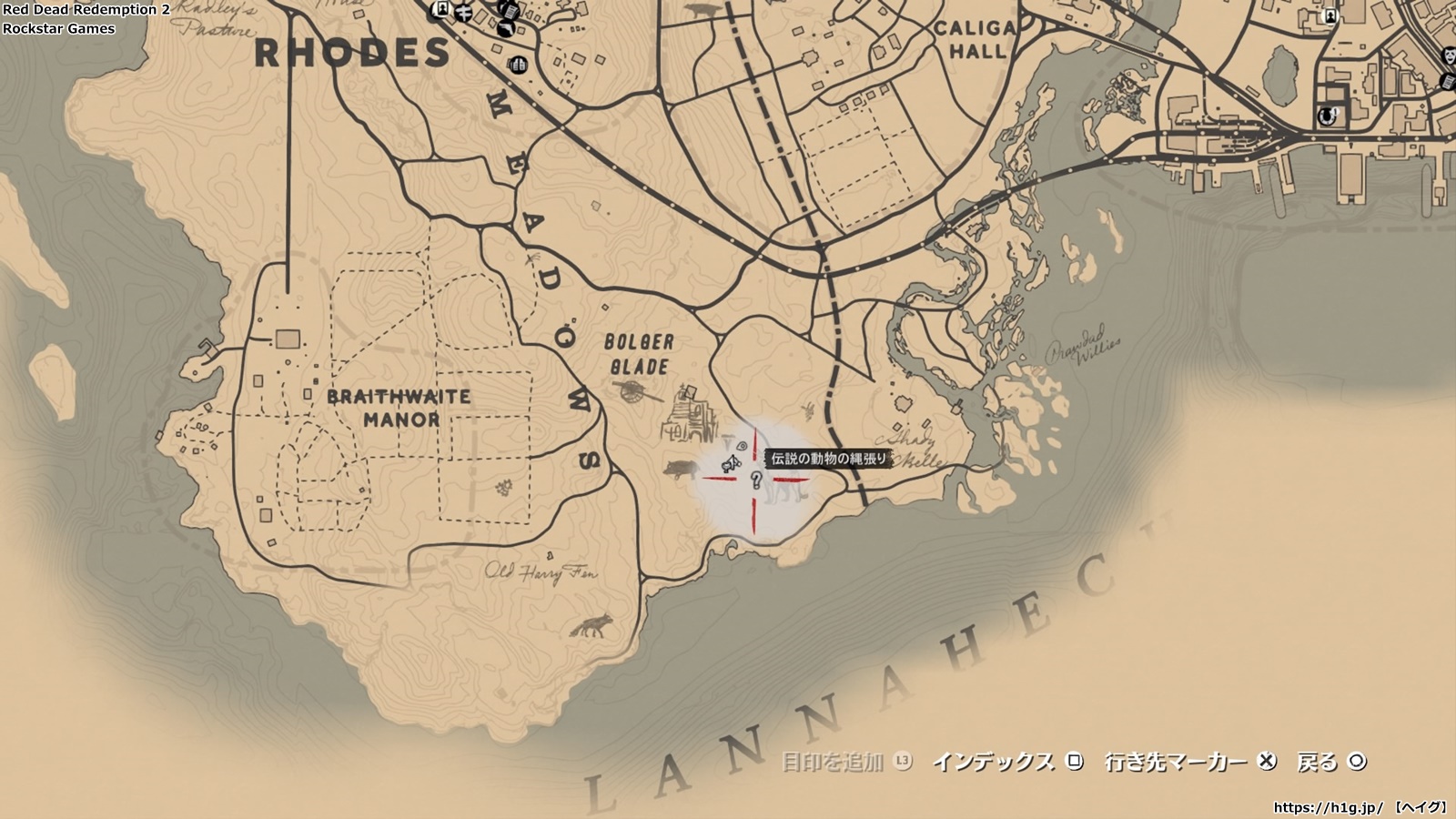Select the gunsmith pistol marker in Rhodes
The height and width of the screenshot is (819, 1456).
(x=504, y=27)
